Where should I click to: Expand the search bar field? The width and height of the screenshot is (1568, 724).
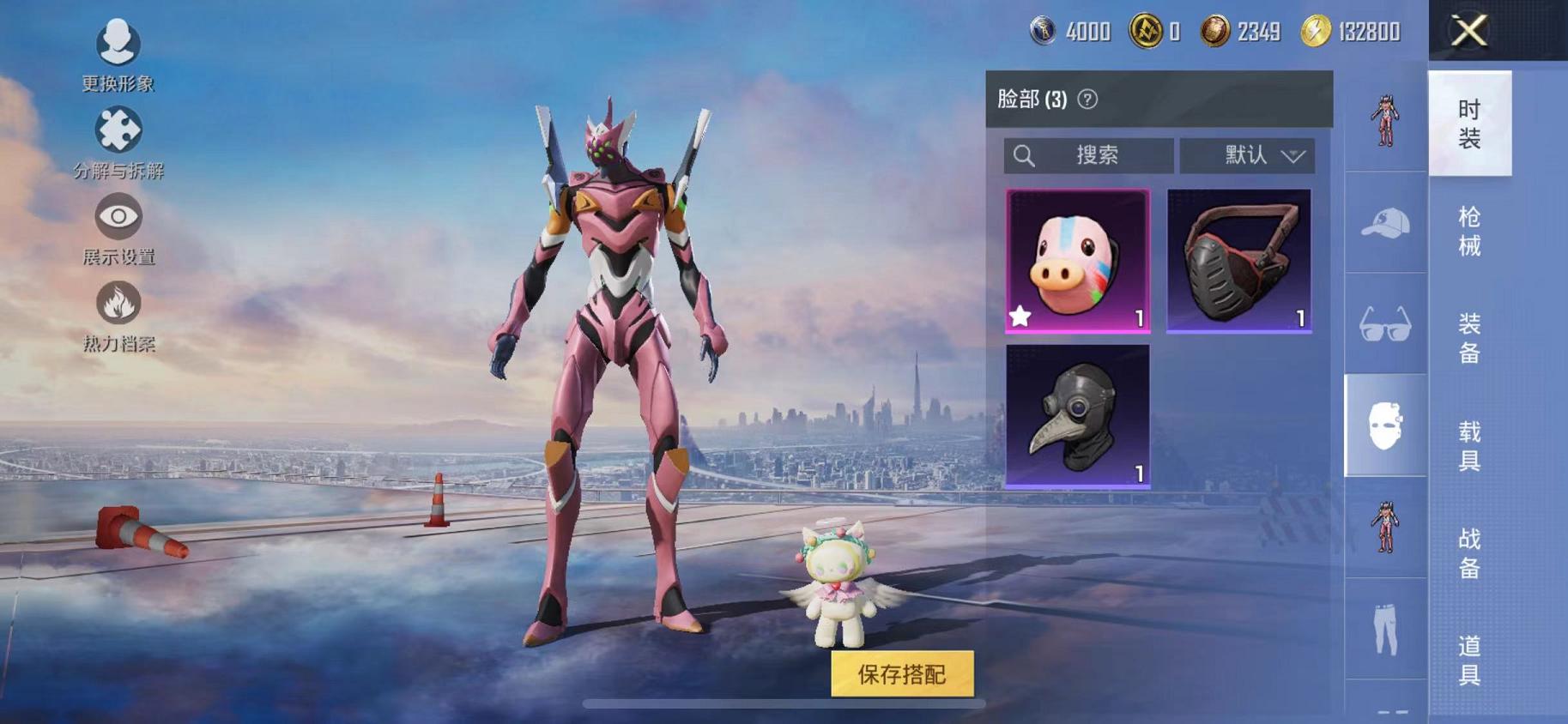[1088, 155]
